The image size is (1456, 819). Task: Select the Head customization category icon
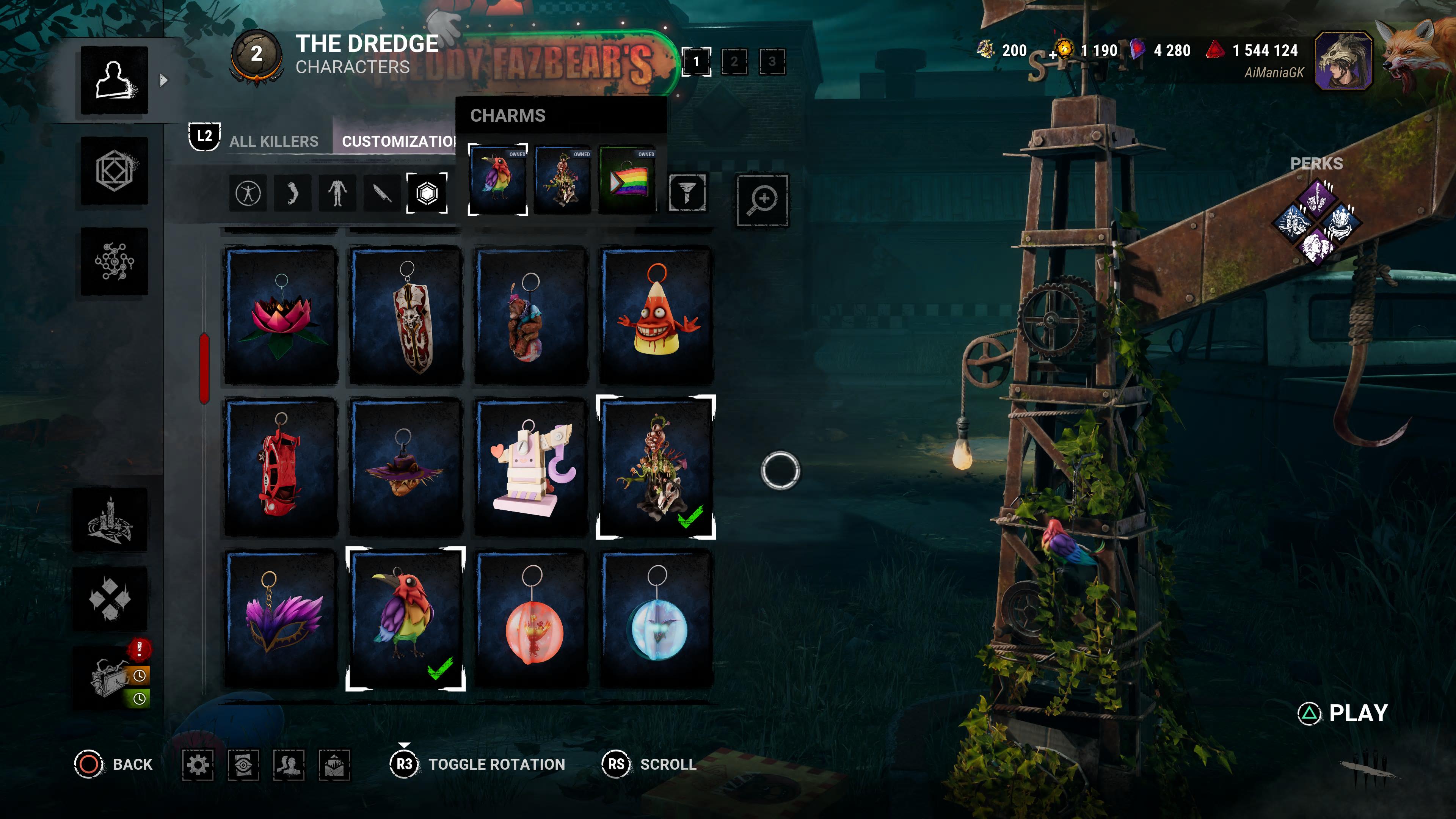(x=292, y=193)
